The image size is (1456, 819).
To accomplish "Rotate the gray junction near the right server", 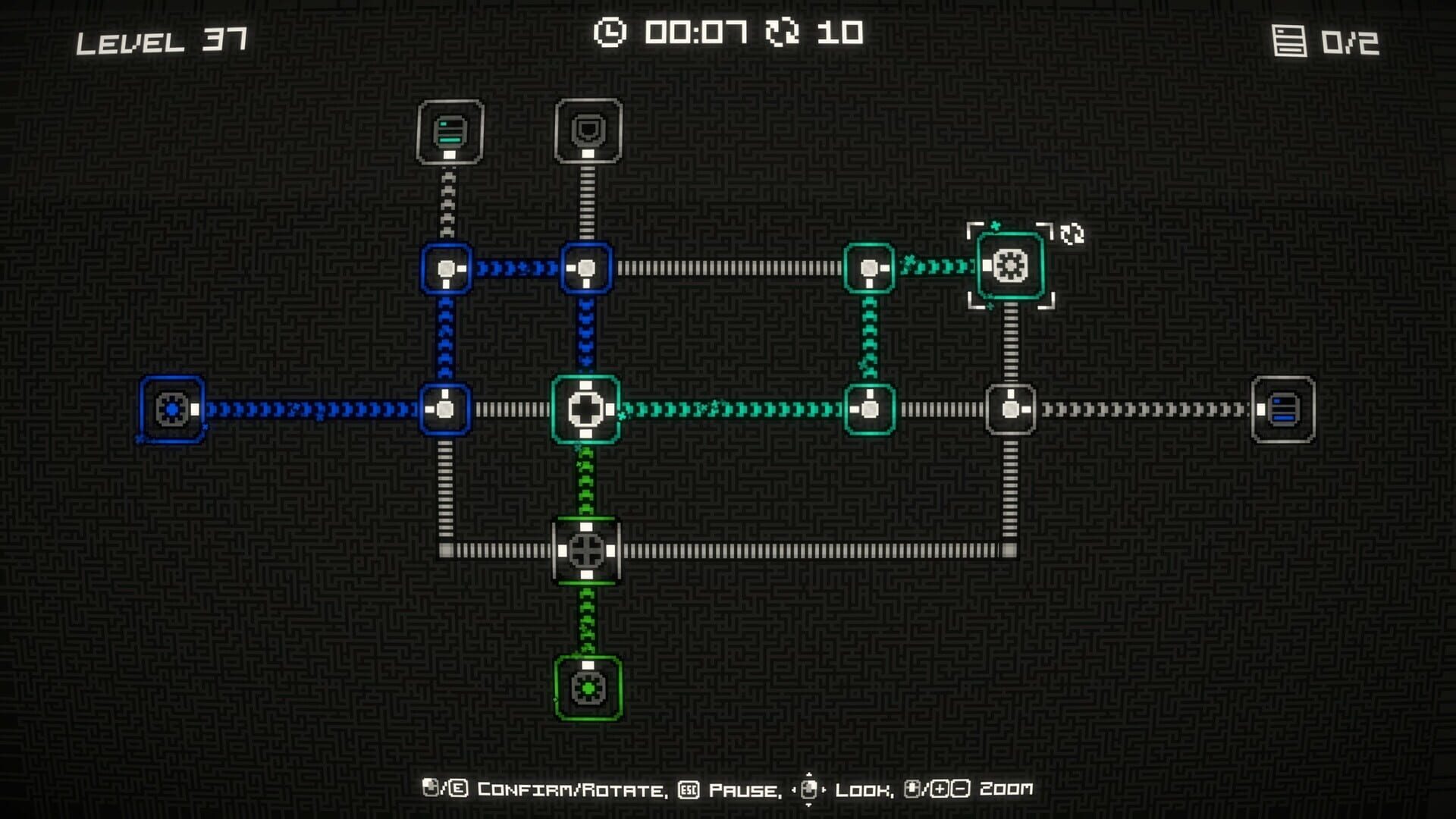I will 1009,410.
